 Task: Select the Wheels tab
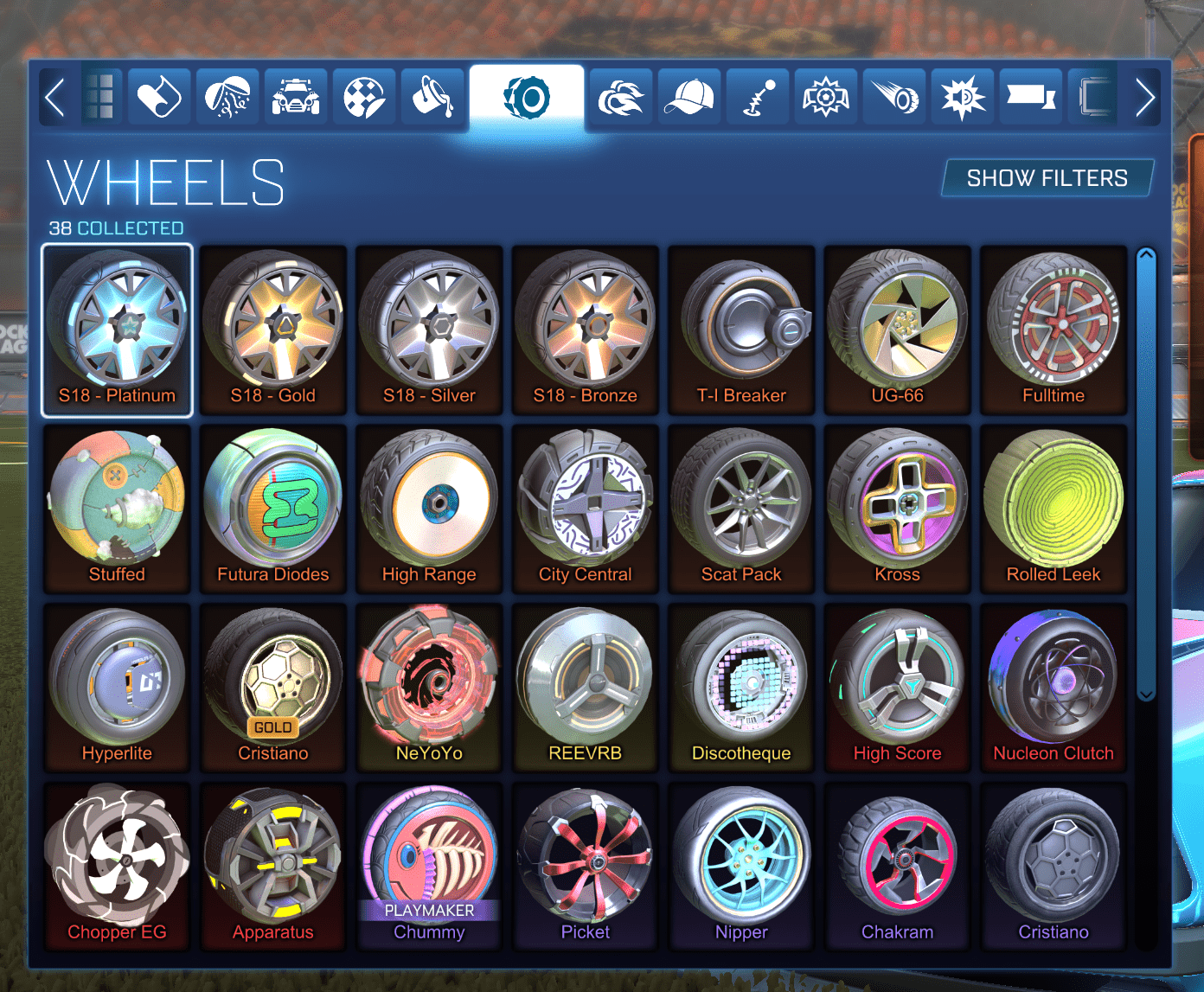click(528, 96)
